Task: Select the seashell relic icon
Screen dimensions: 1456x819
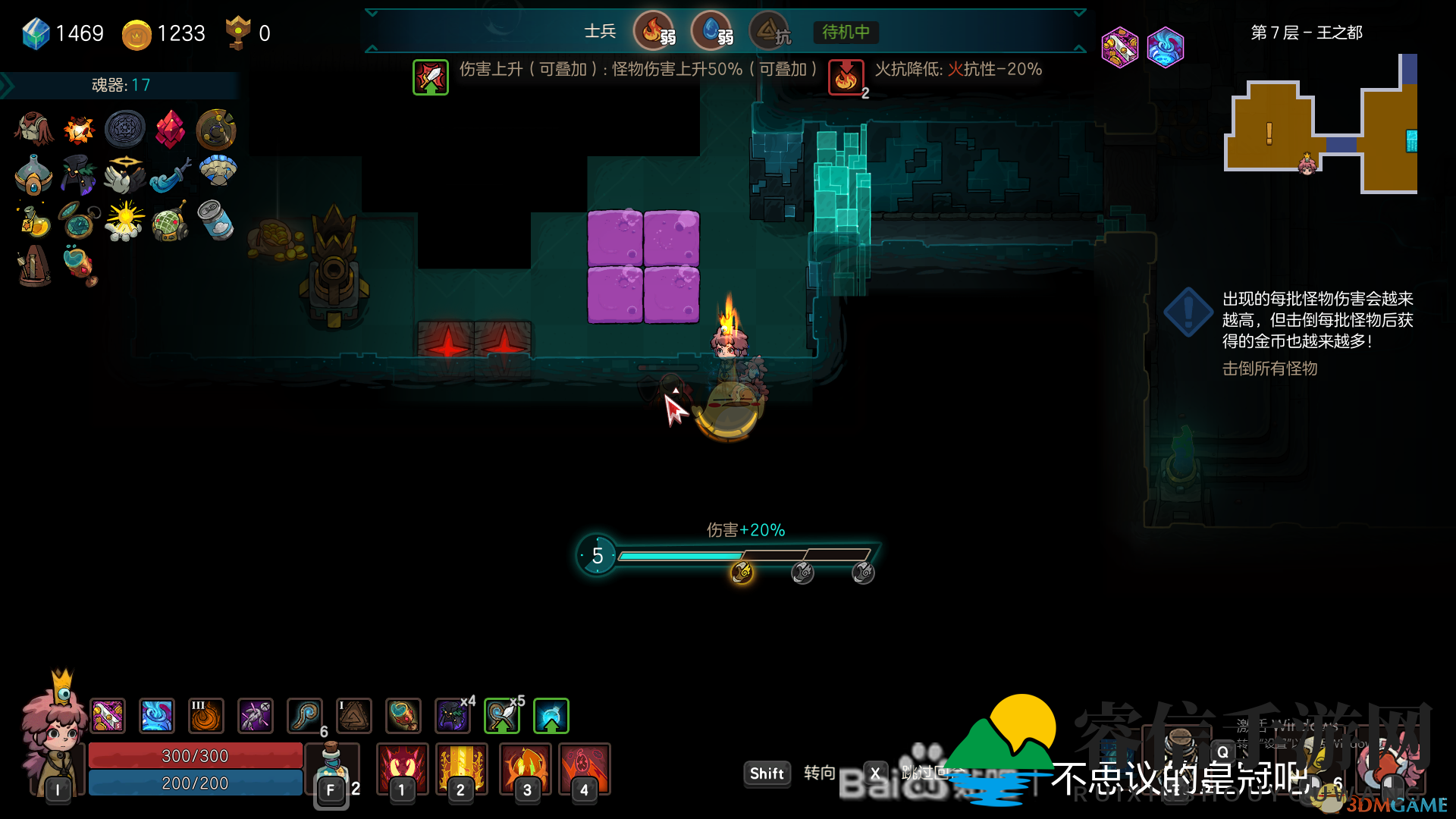Action: (218, 171)
